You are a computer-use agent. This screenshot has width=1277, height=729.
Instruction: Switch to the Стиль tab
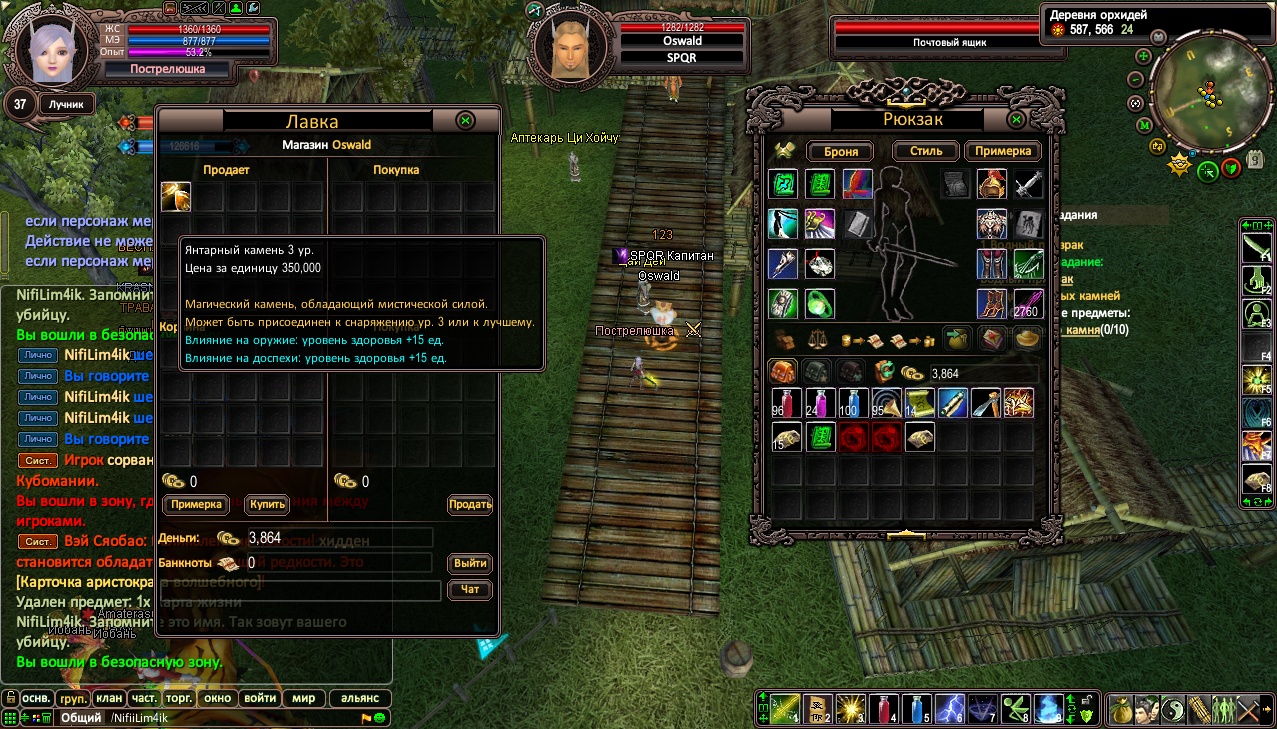tap(918, 151)
